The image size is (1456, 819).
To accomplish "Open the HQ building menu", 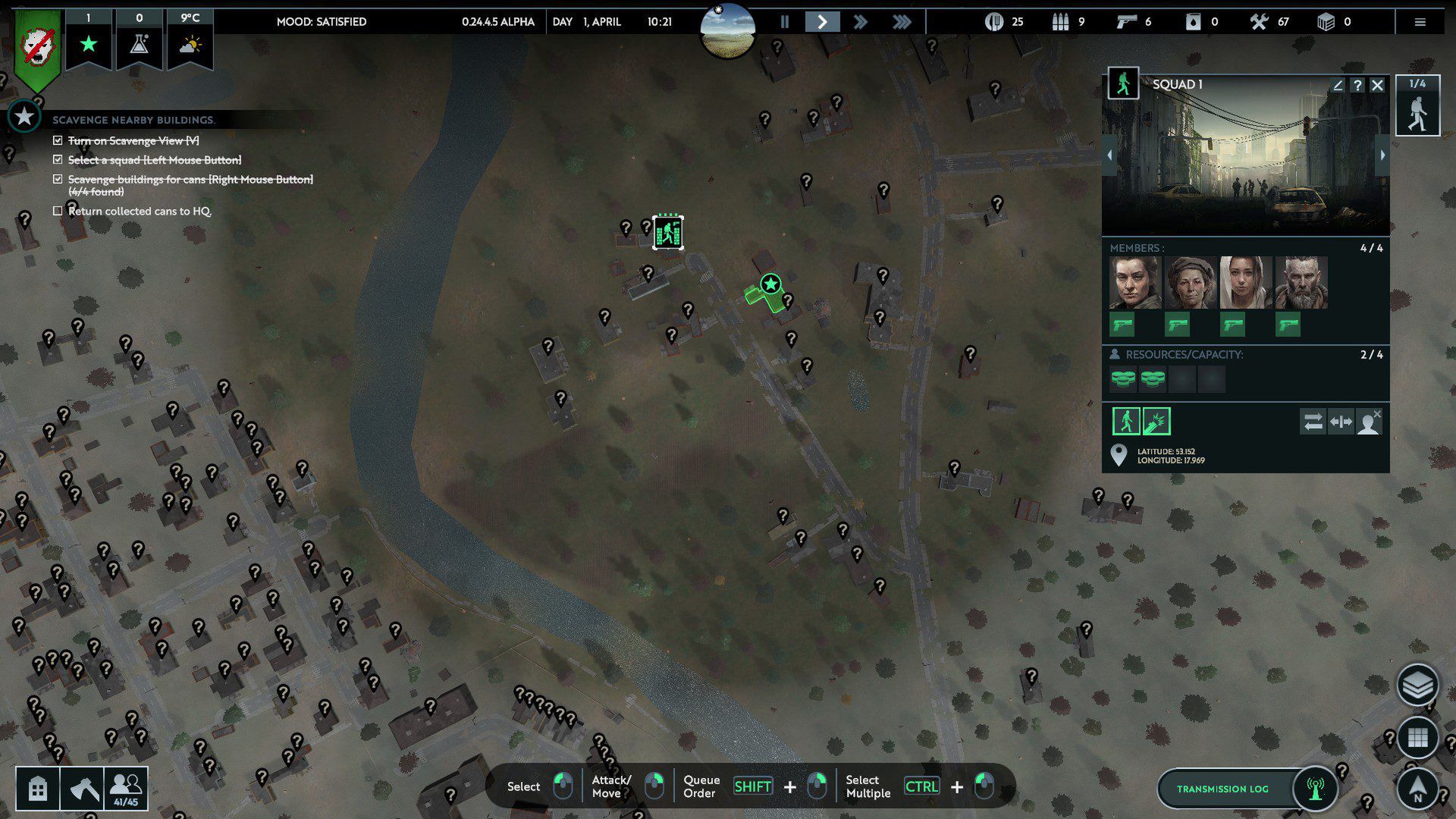I will 38,789.
